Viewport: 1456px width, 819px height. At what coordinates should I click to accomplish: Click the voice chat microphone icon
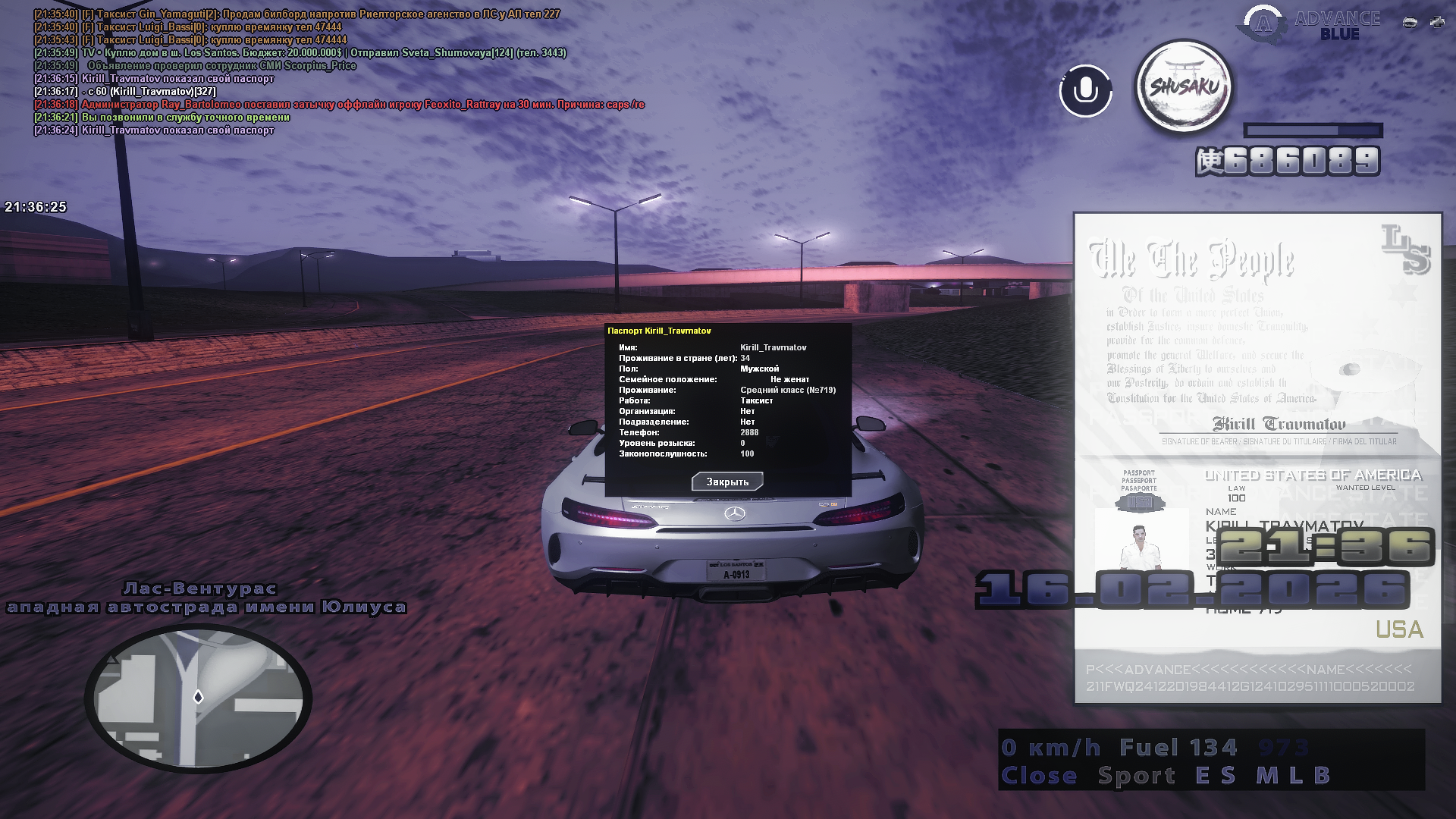coord(1084,91)
